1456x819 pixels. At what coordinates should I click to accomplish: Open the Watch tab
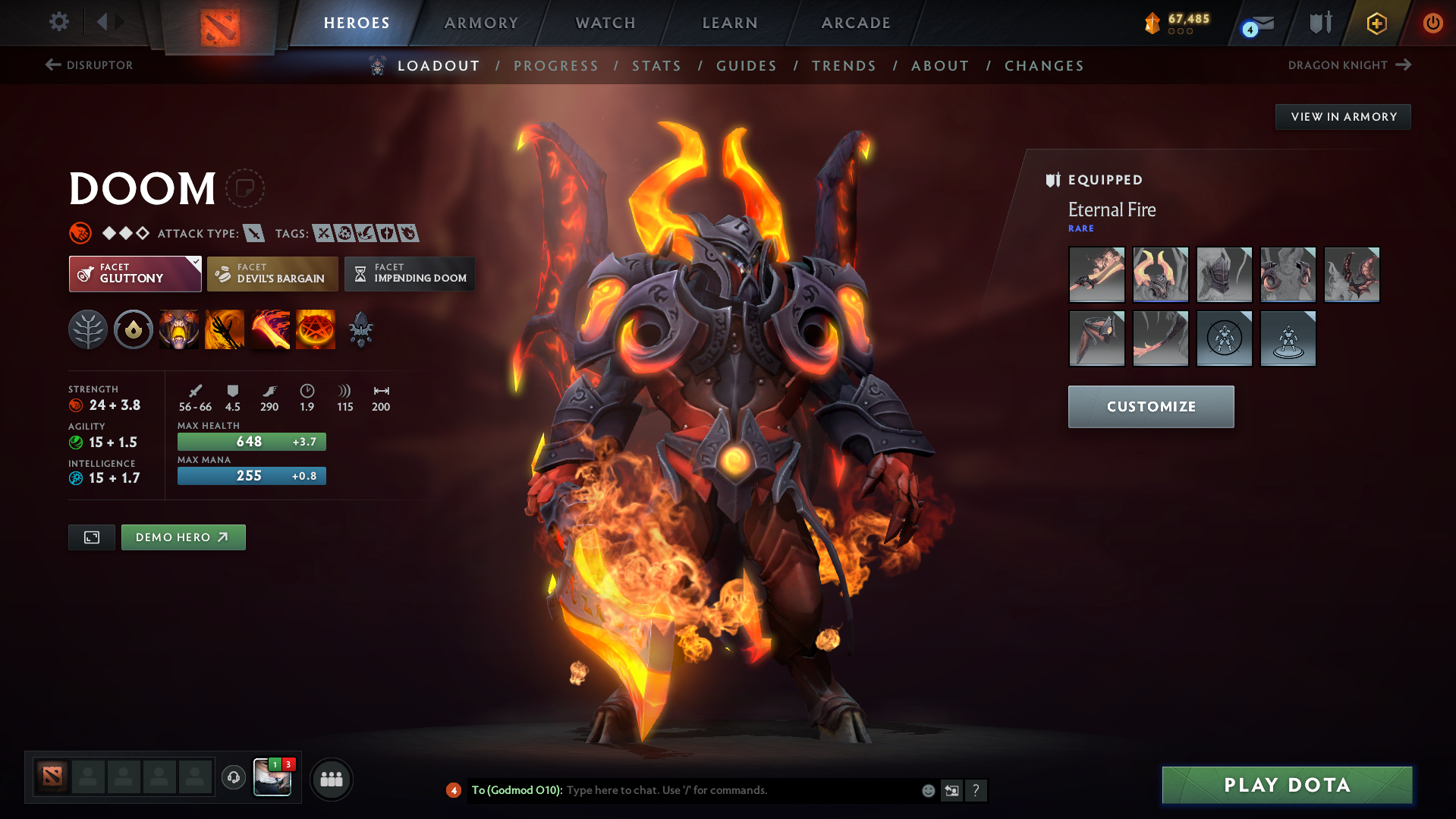tap(605, 23)
